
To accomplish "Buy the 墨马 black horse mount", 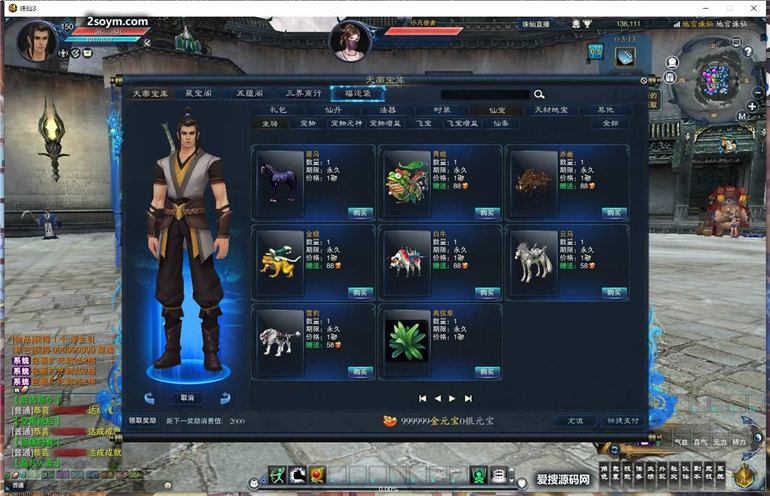I will click(359, 212).
